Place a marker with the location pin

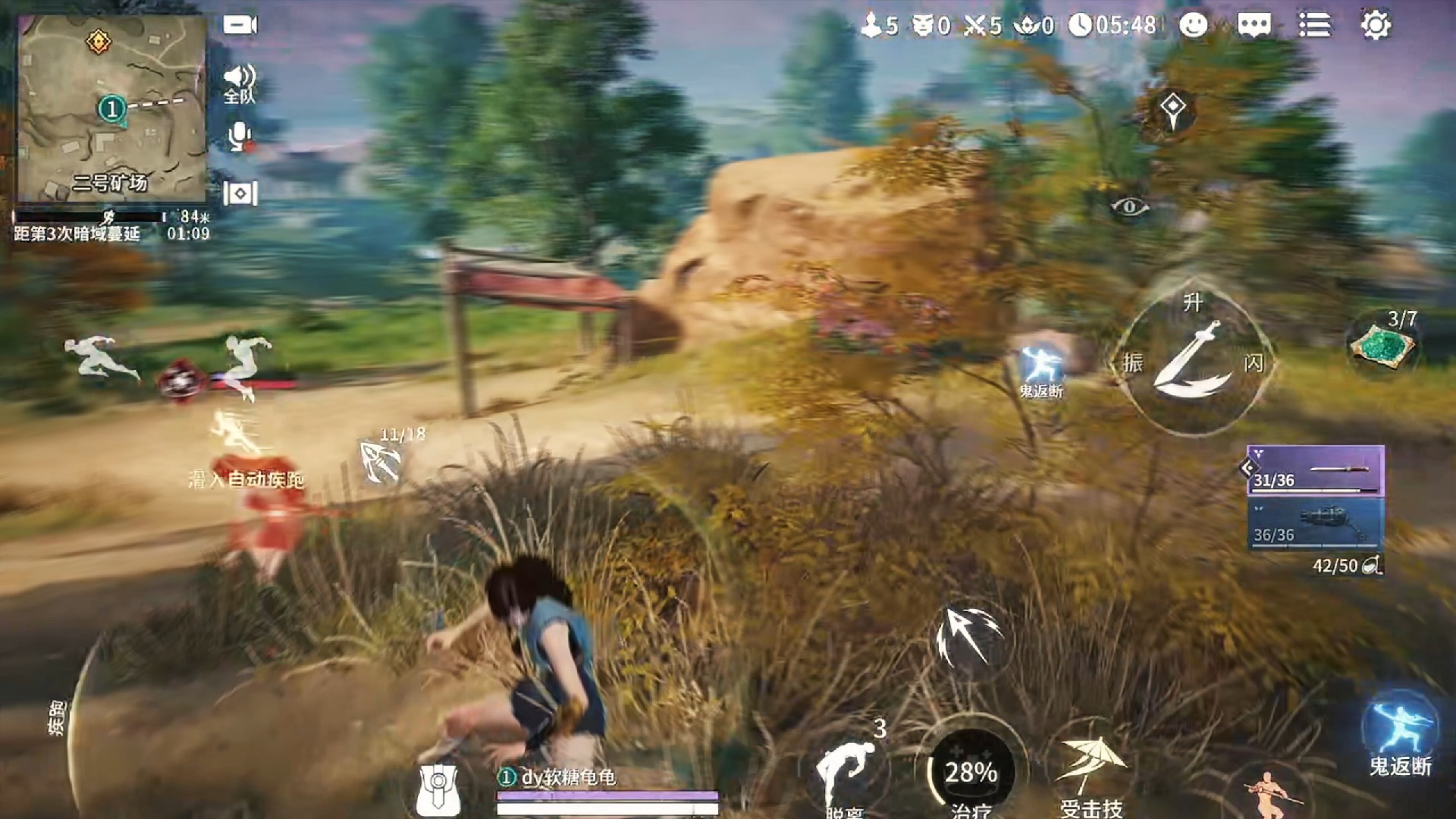pos(1172,110)
